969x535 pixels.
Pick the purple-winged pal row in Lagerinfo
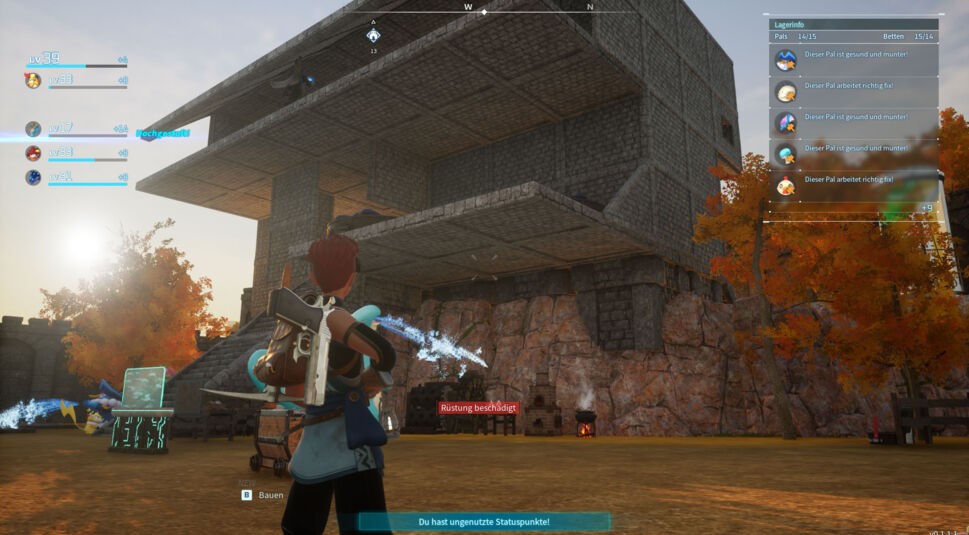click(786, 122)
